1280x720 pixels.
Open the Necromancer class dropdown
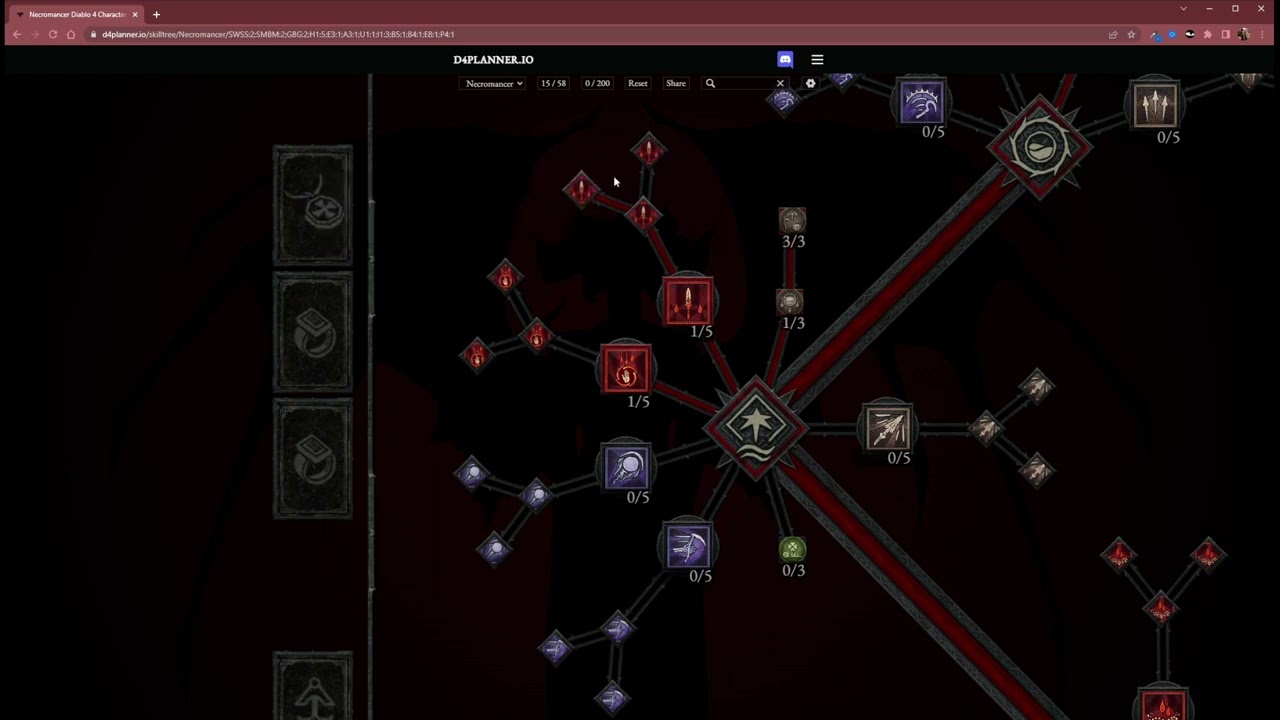tap(492, 83)
